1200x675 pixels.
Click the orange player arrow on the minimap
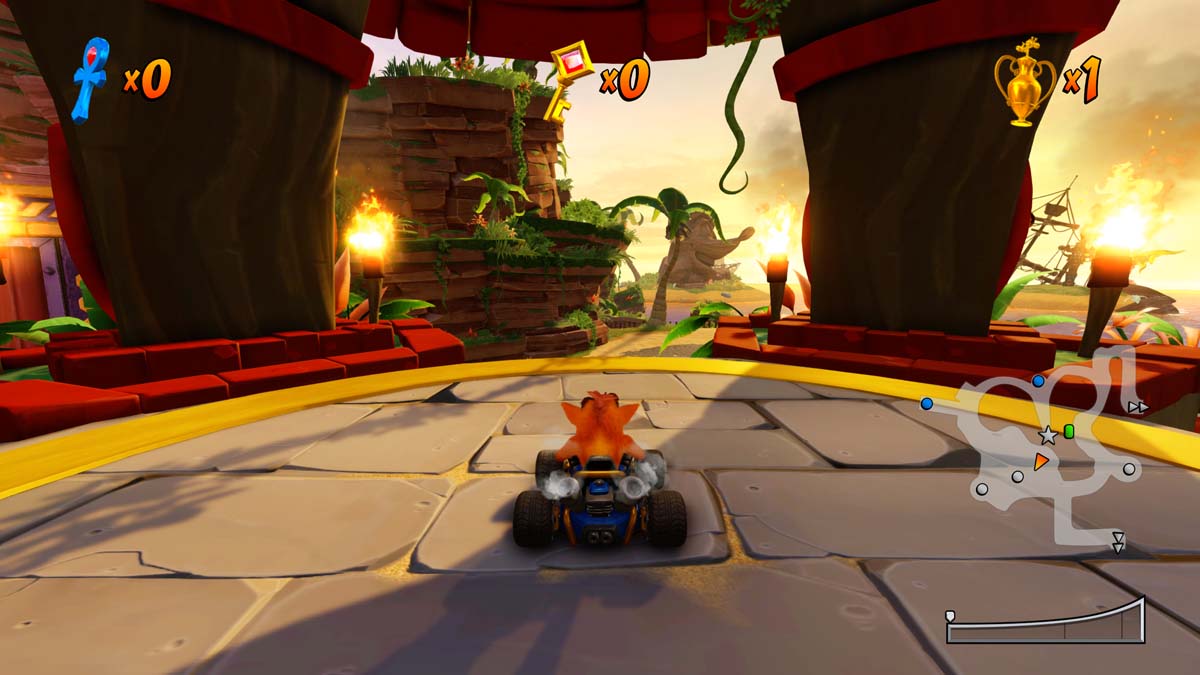point(1041,461)
